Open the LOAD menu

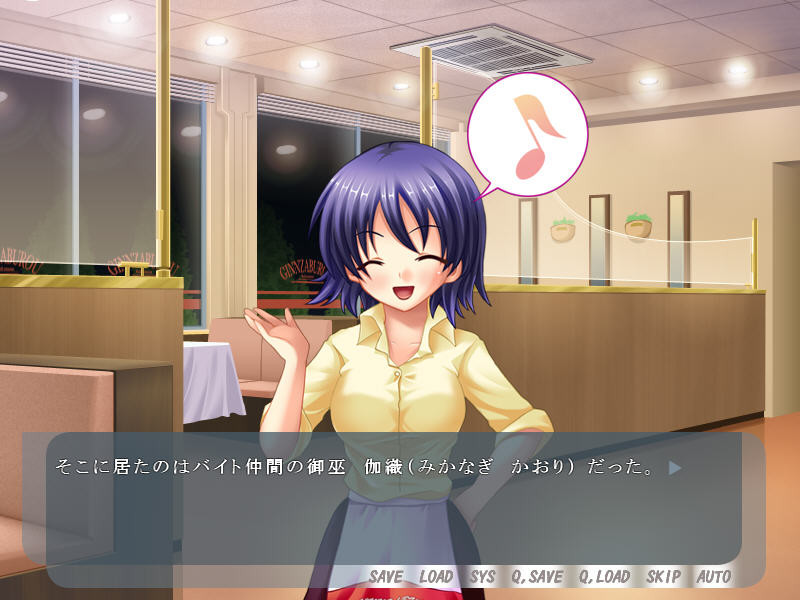[x=436, y=577]
